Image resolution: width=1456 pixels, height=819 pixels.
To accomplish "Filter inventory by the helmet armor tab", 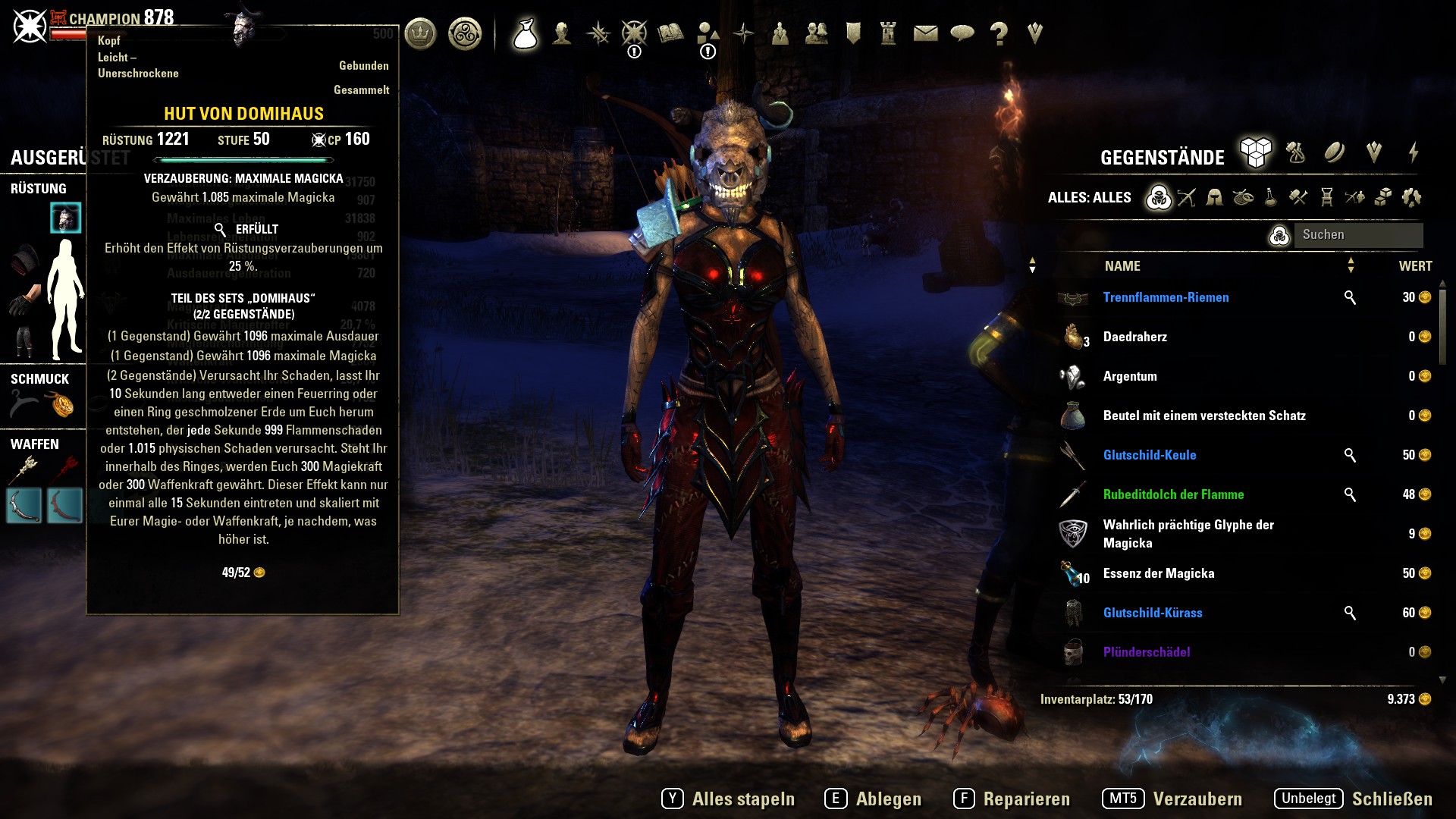I will pos(1214,198).
